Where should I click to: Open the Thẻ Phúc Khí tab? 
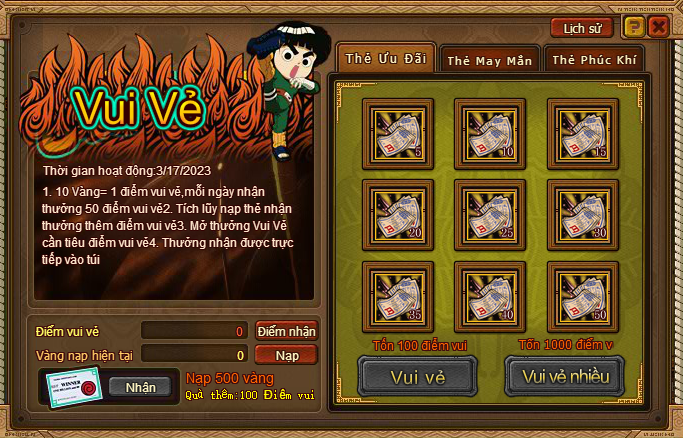594,60
